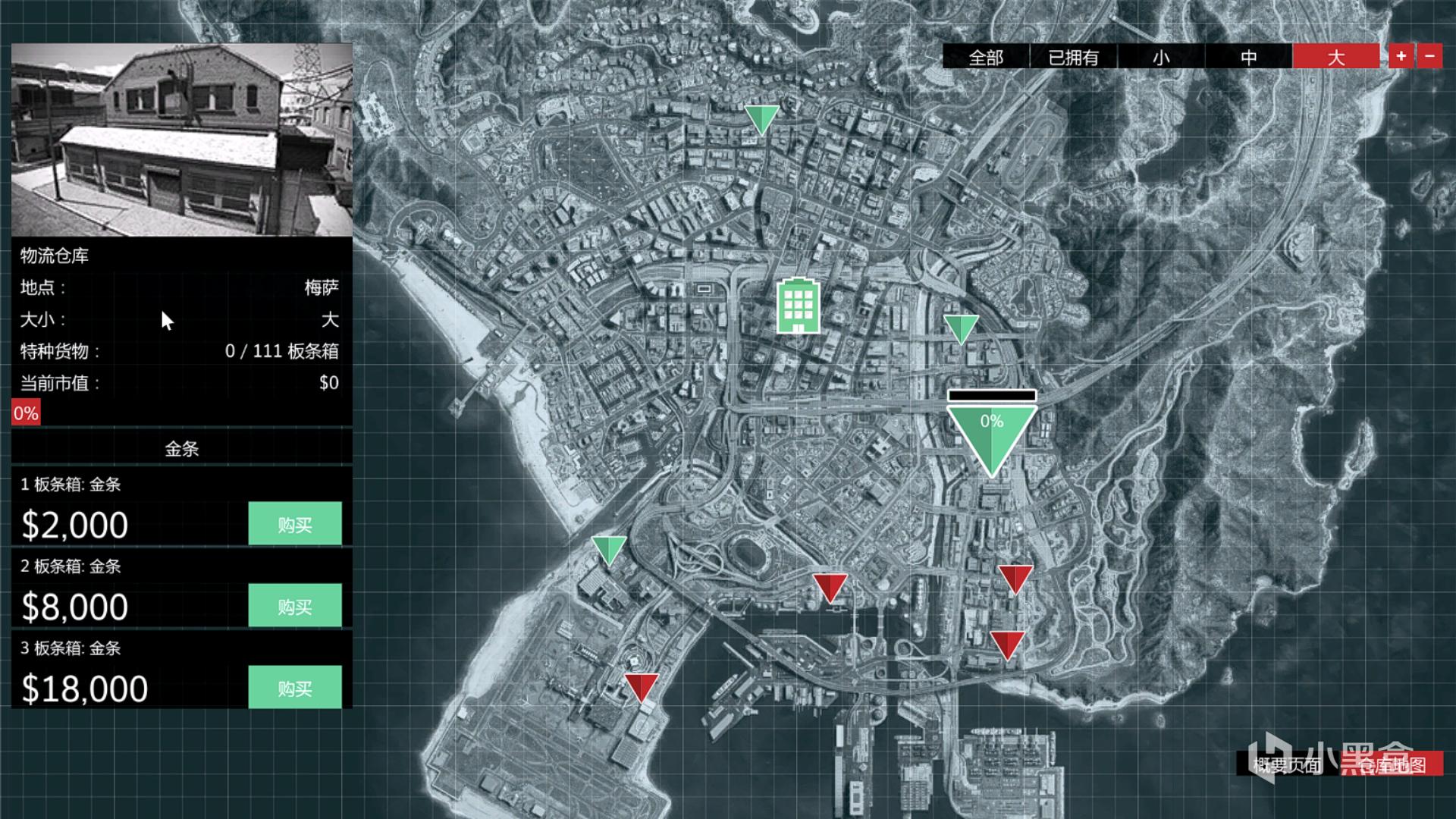This screenshot has width=1456, height=819.
Task: Purchase 2 crates for $8,000
Action: tap(295, 606)
